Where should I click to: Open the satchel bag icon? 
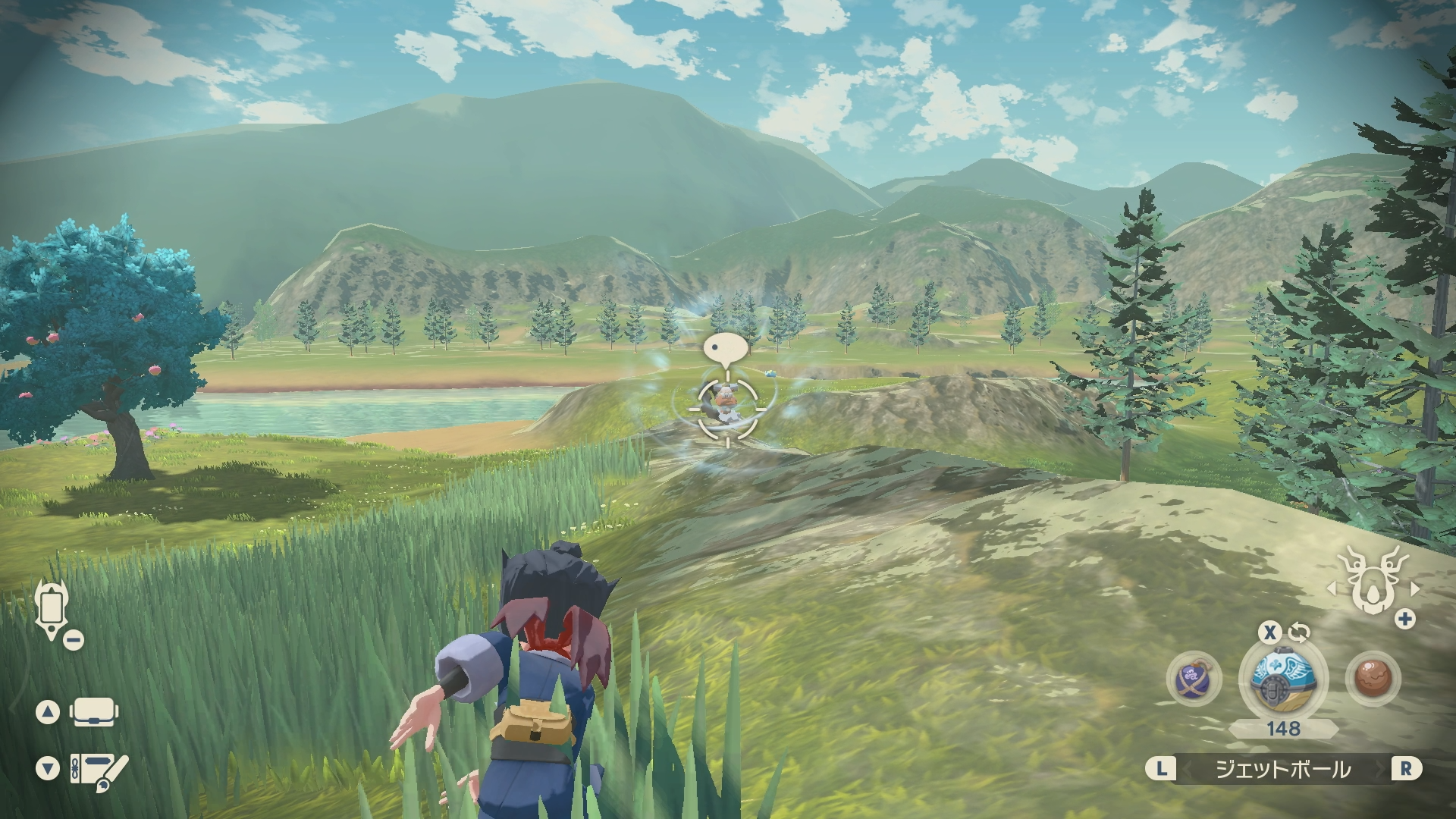[92, 712]
